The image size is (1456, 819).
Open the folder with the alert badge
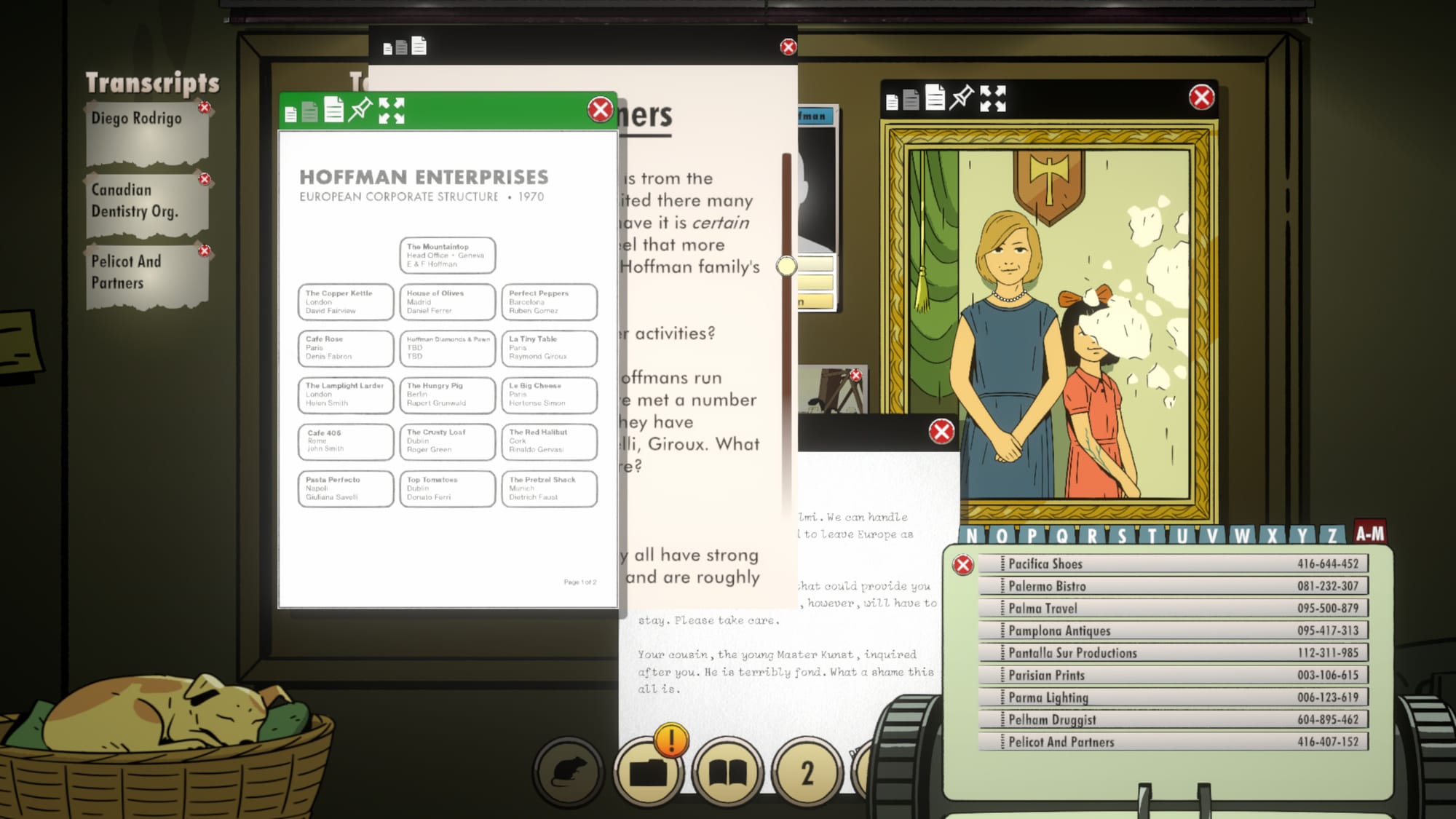pos(648,772)
